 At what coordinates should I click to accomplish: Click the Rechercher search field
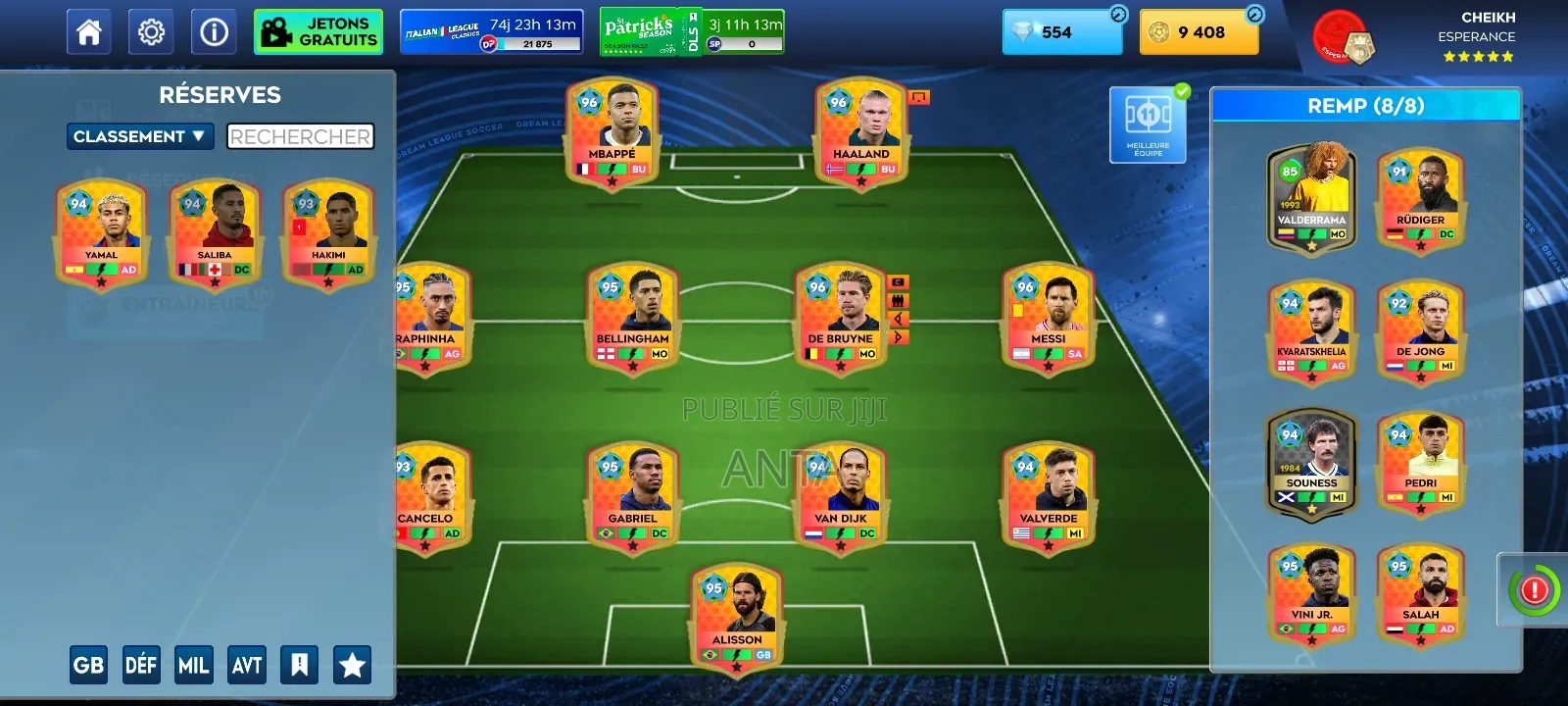(x=300, y=136)
